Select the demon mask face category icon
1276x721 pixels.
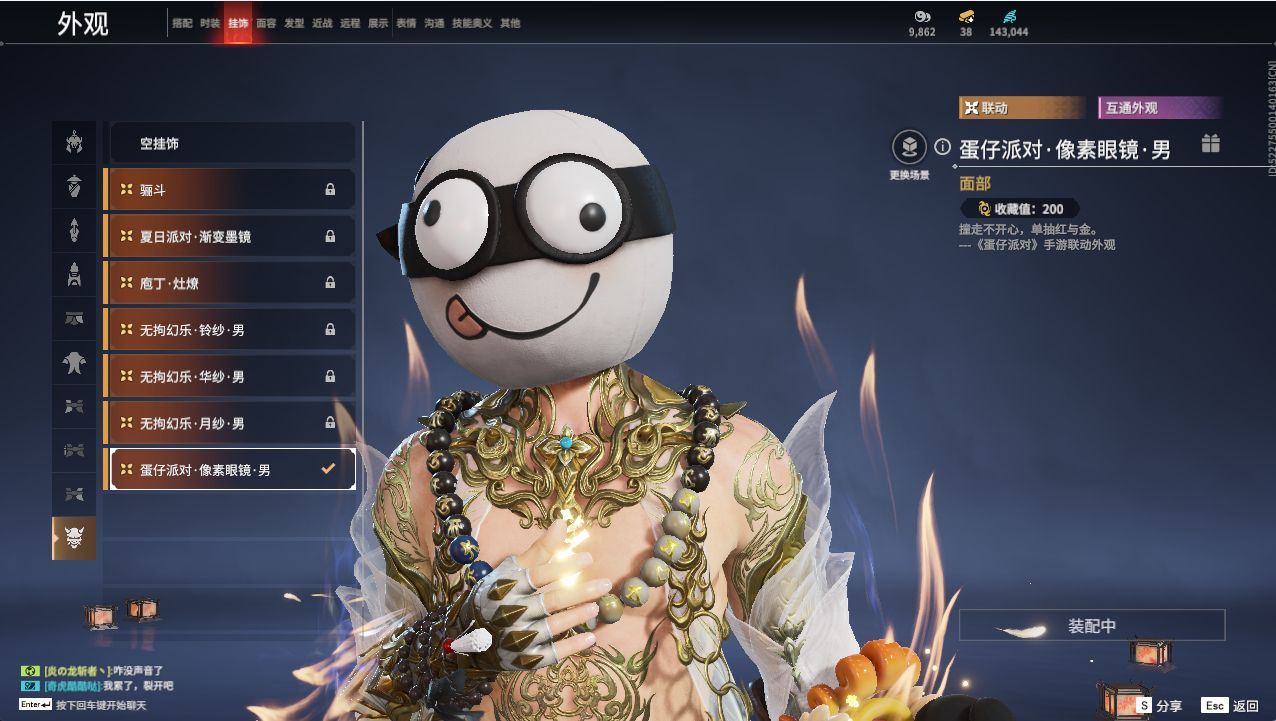(x=74, y=539)
